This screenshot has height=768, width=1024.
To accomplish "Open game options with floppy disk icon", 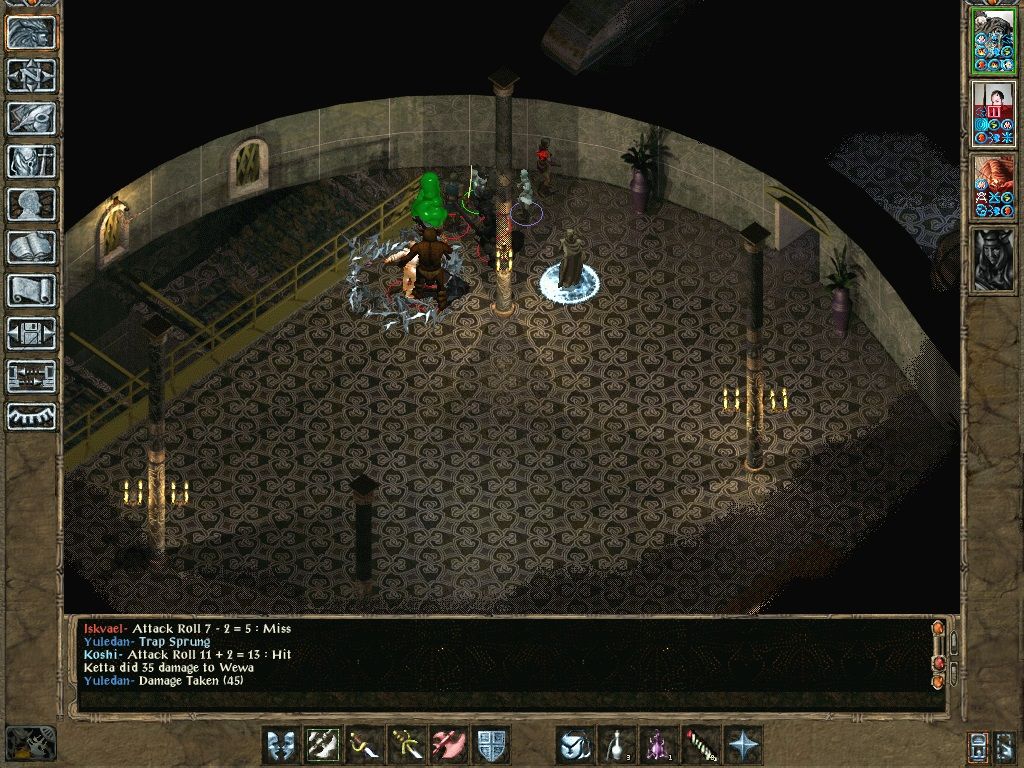I will point(32,333).
